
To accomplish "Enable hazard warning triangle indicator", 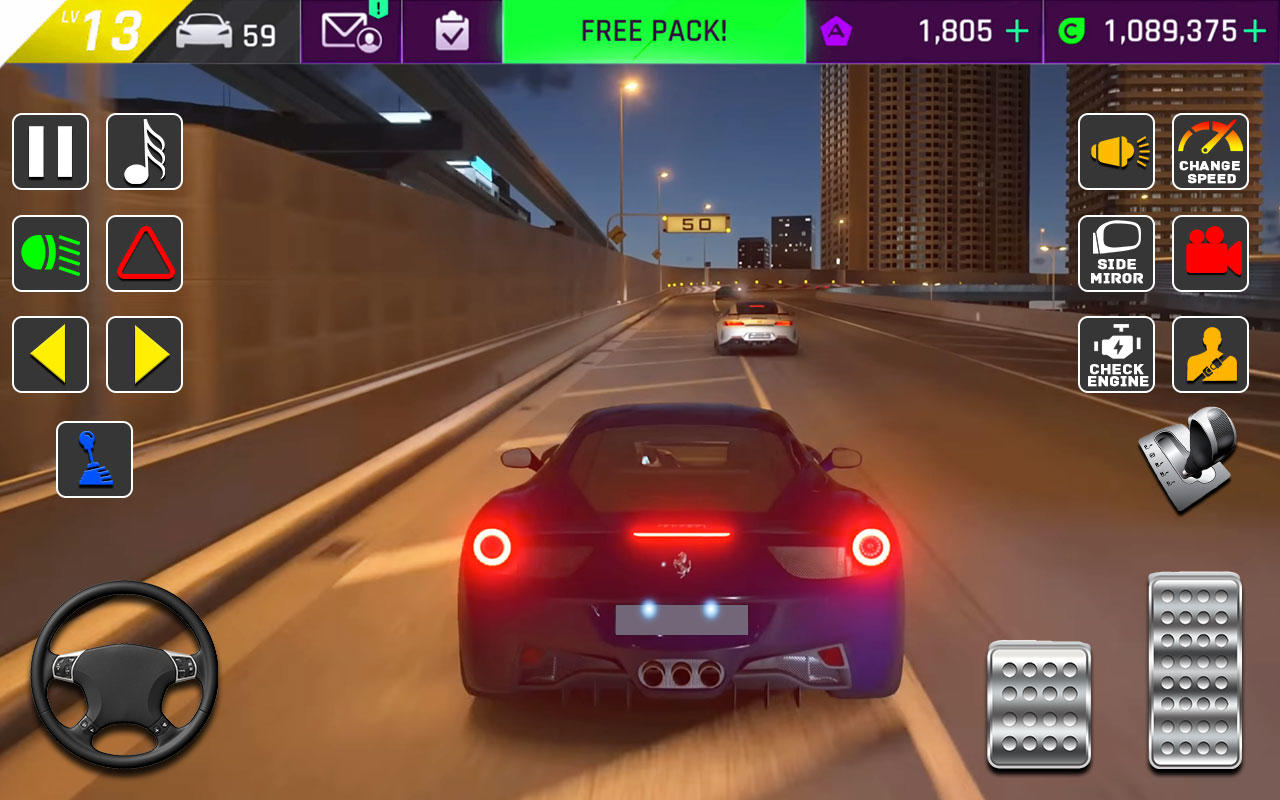I will (144, 253).
